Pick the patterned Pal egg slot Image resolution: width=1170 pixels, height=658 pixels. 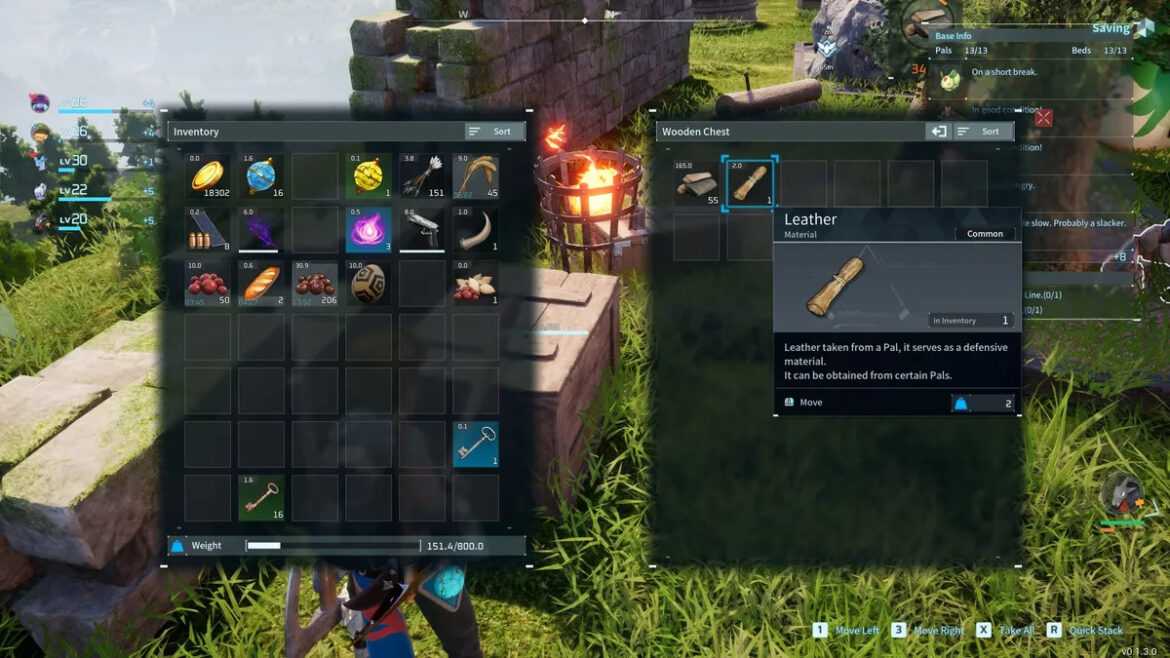tap(368, 284)
